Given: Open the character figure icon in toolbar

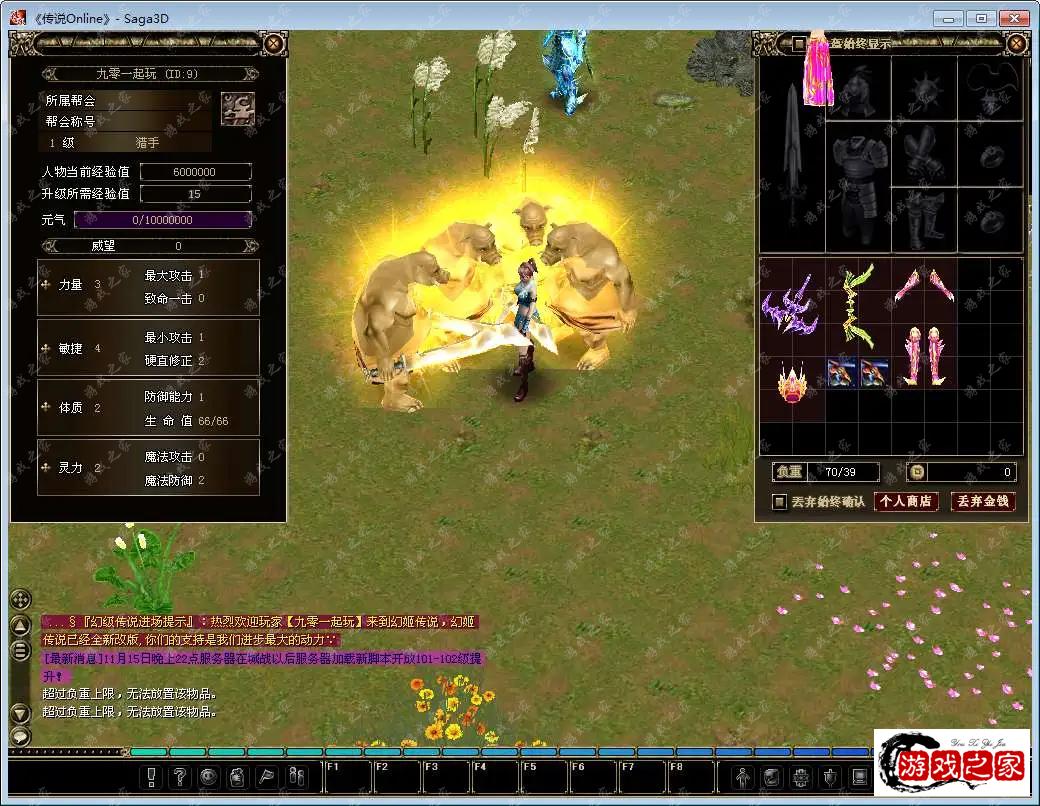Looking at the screenshot, I should coord(743,776).
